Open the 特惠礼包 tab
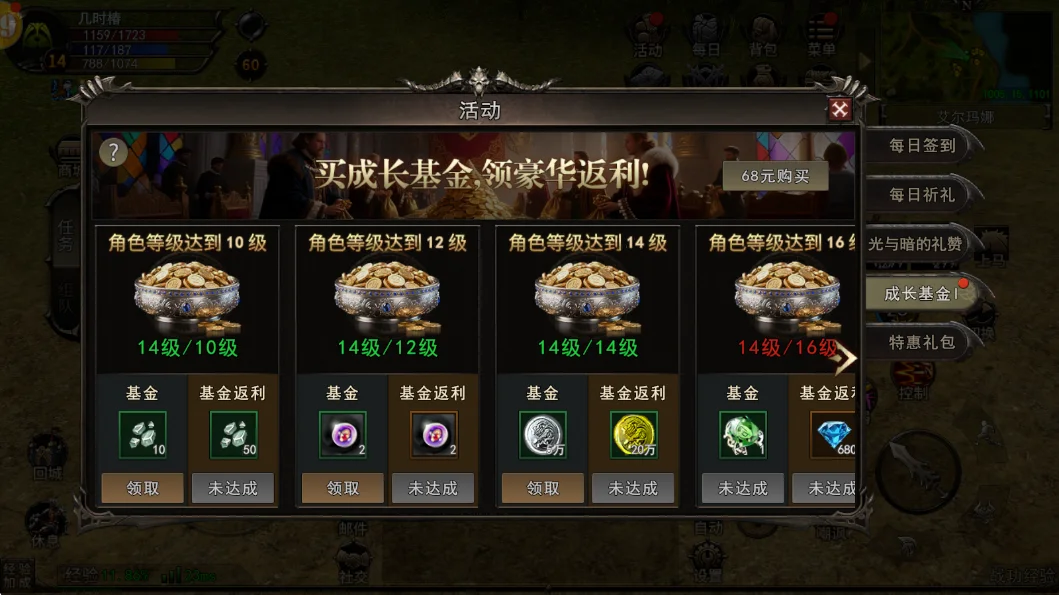The width and height of the screenshot is (1059, 595). (922, 342)
